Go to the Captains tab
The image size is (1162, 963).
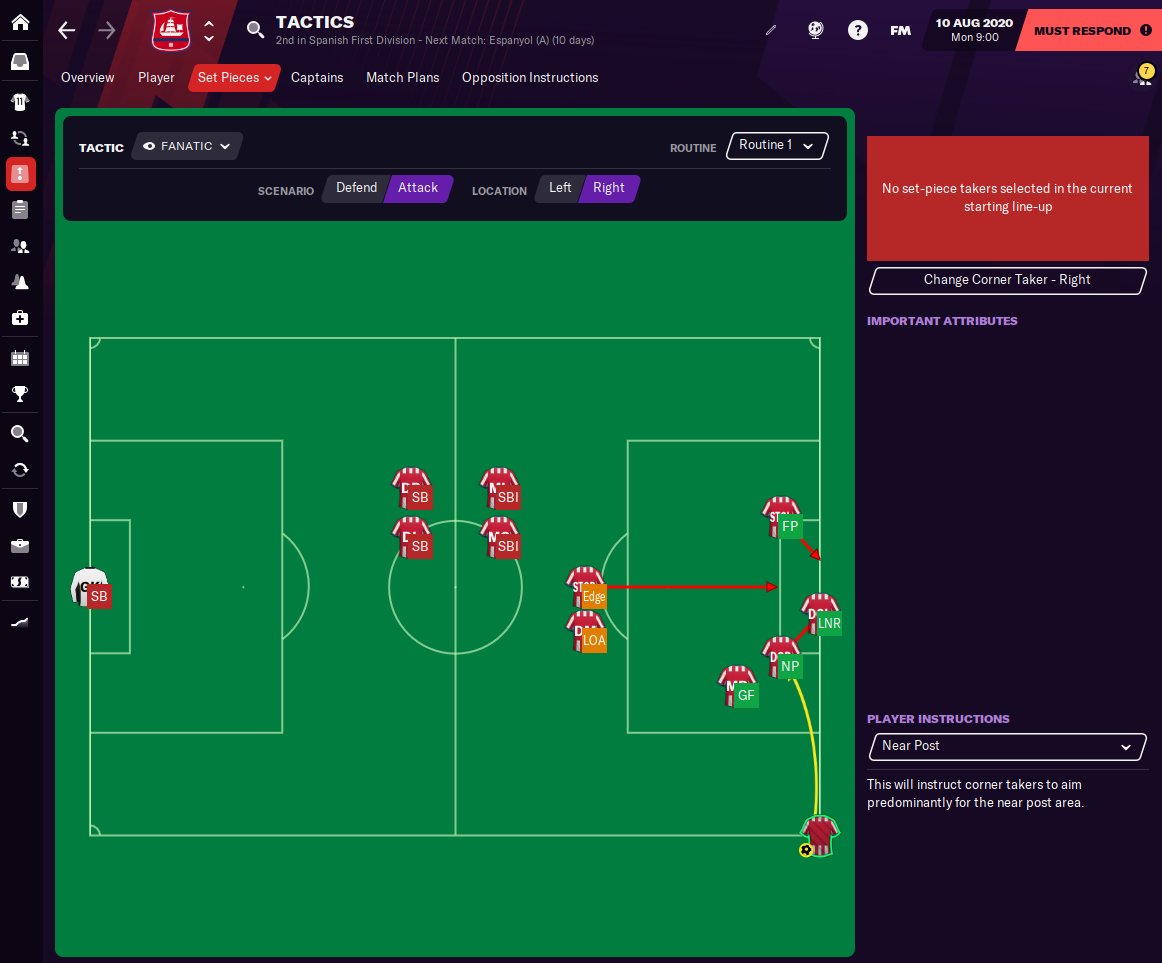point(317,77)
